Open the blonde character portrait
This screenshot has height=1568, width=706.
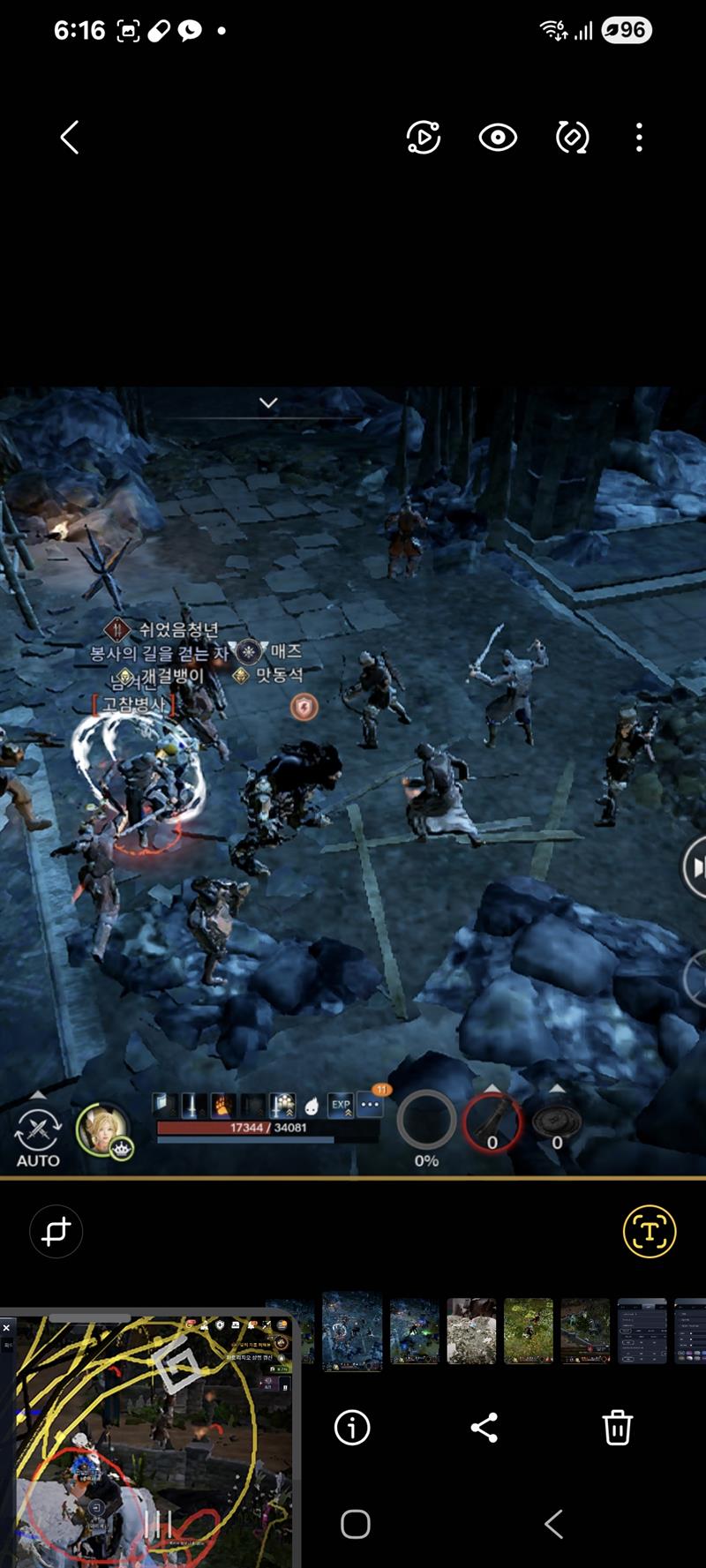102,1128
